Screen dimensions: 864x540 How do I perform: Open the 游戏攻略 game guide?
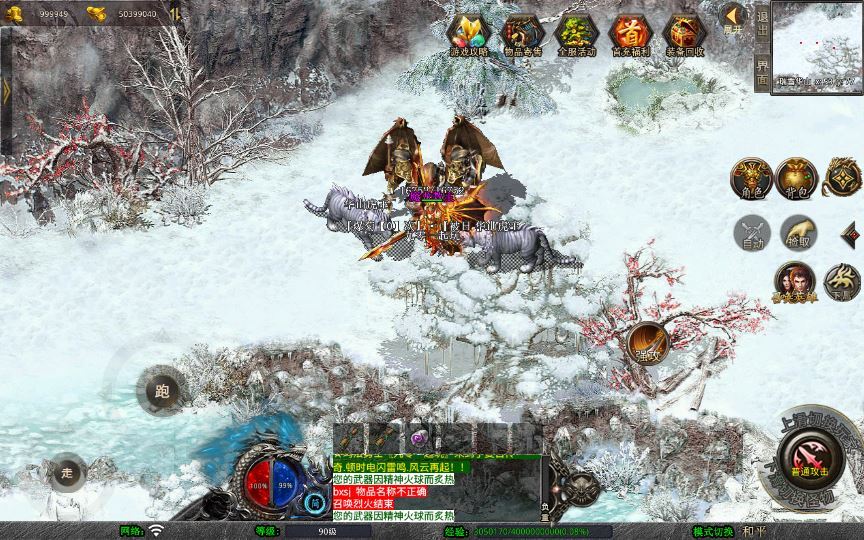[469, 35]
